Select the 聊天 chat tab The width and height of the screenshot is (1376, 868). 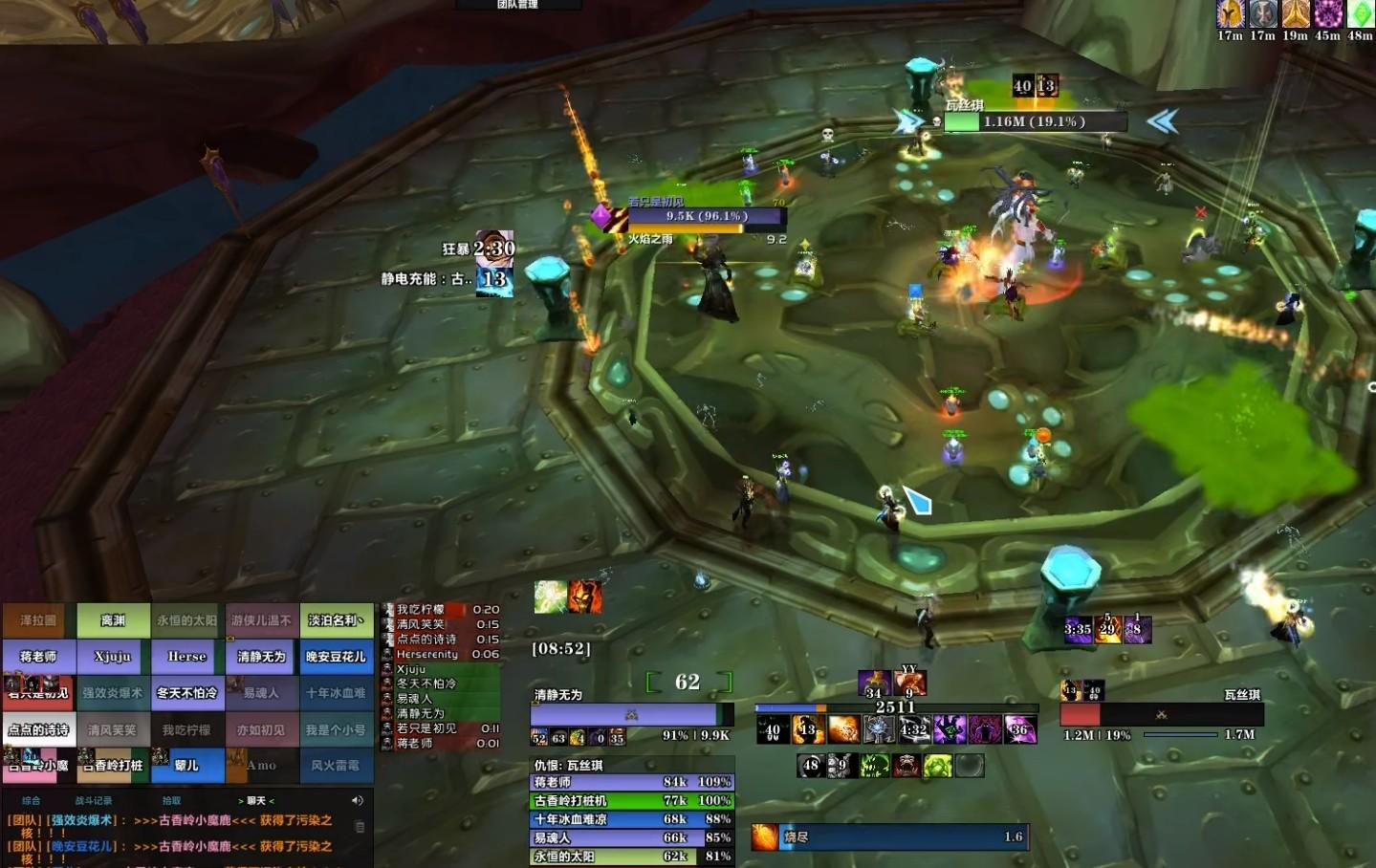point(256,800)
